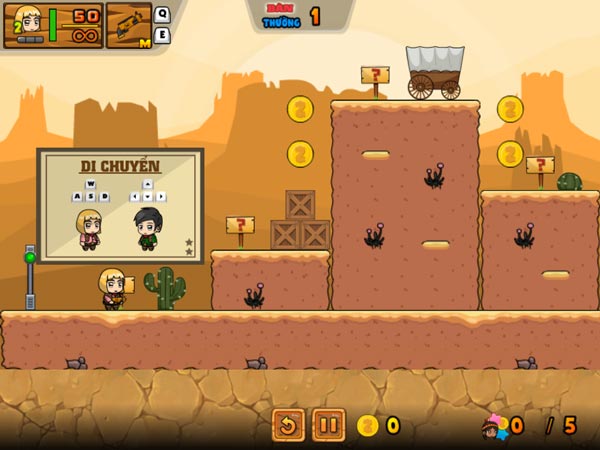Restart the level with the circular arrow button
Screen dimensions: 600x450
288,425
